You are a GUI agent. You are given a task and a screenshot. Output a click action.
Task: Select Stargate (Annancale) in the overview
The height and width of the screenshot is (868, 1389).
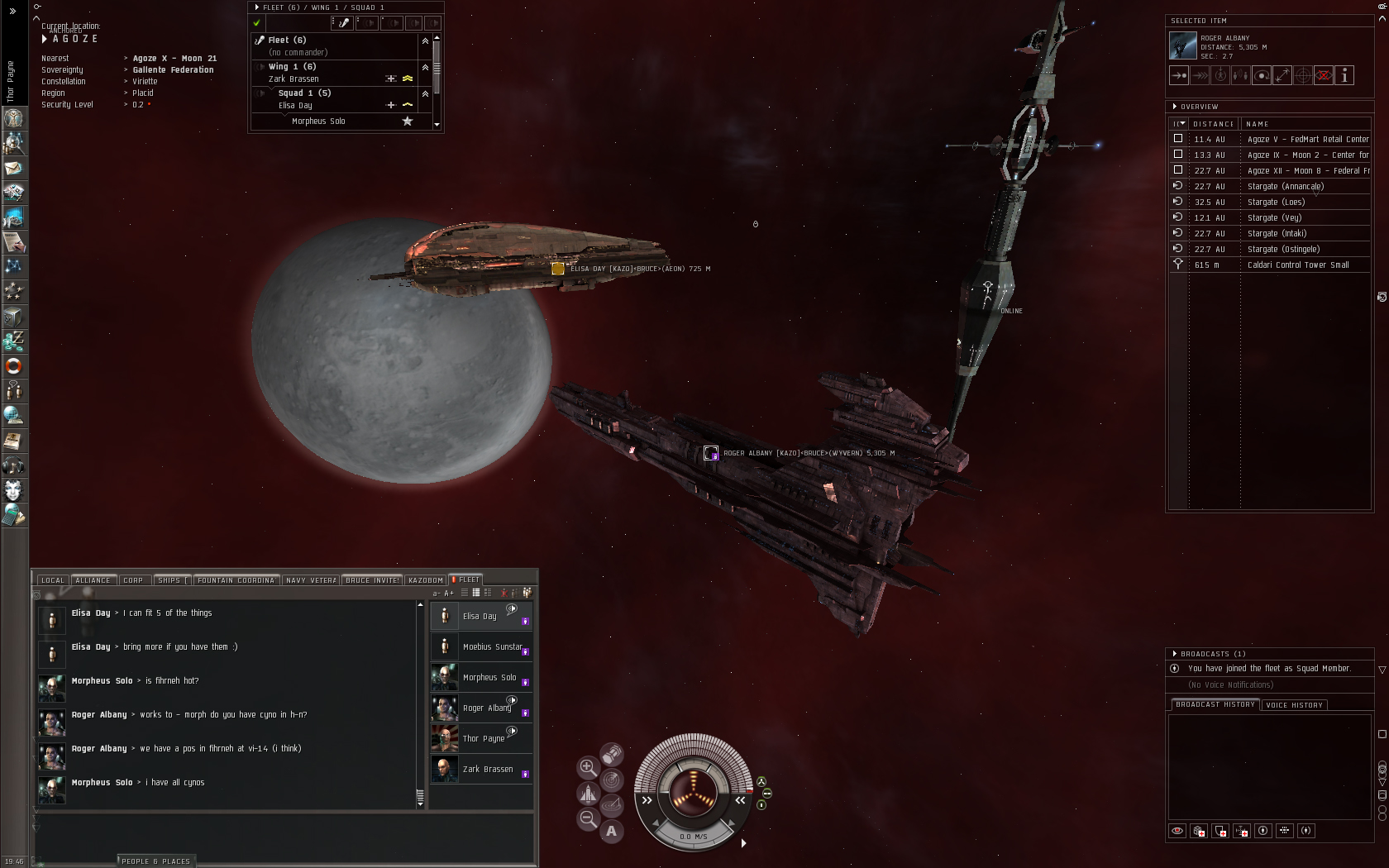pyautogui.click(x=1285, y=187)
